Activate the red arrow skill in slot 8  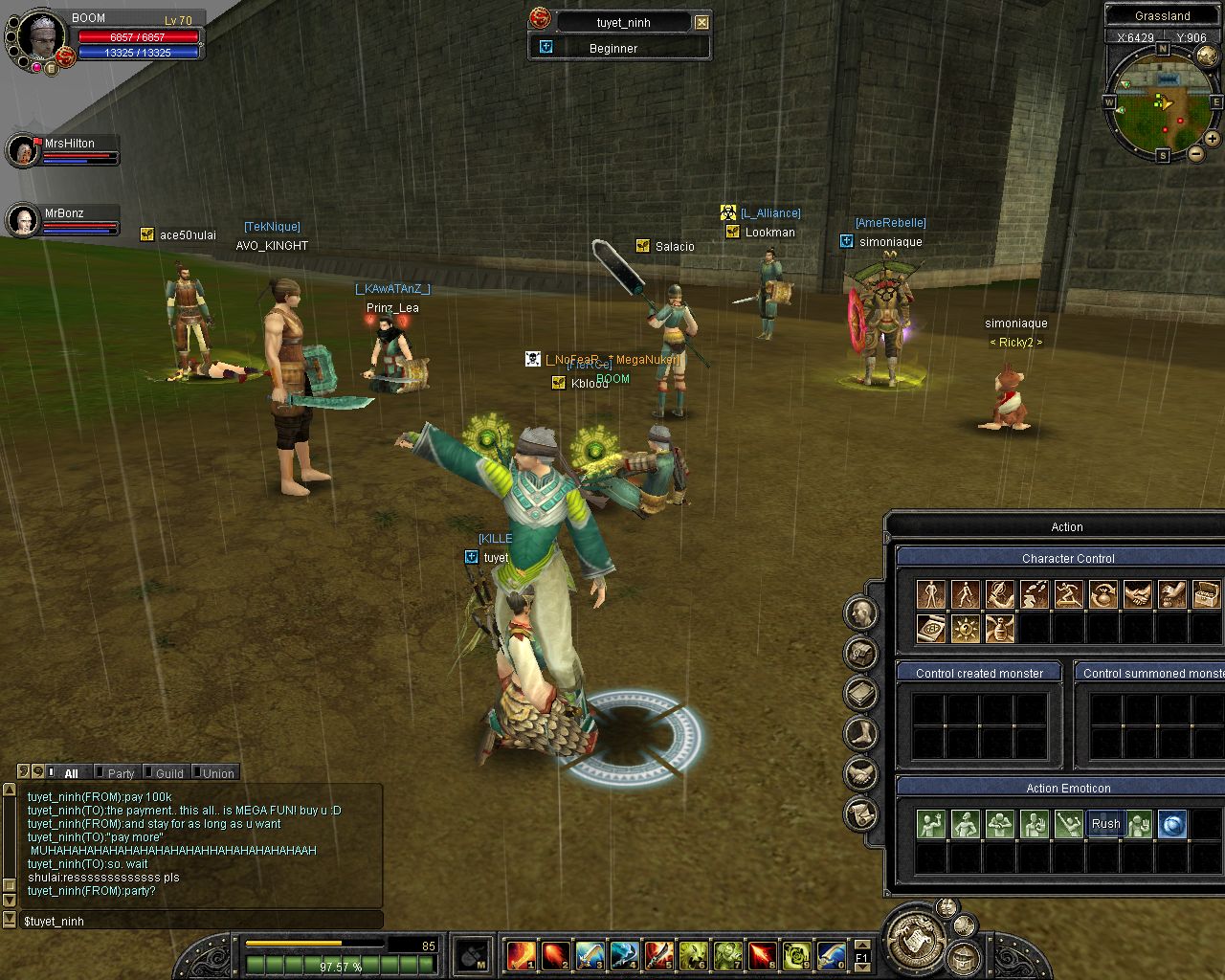(762, 955)
